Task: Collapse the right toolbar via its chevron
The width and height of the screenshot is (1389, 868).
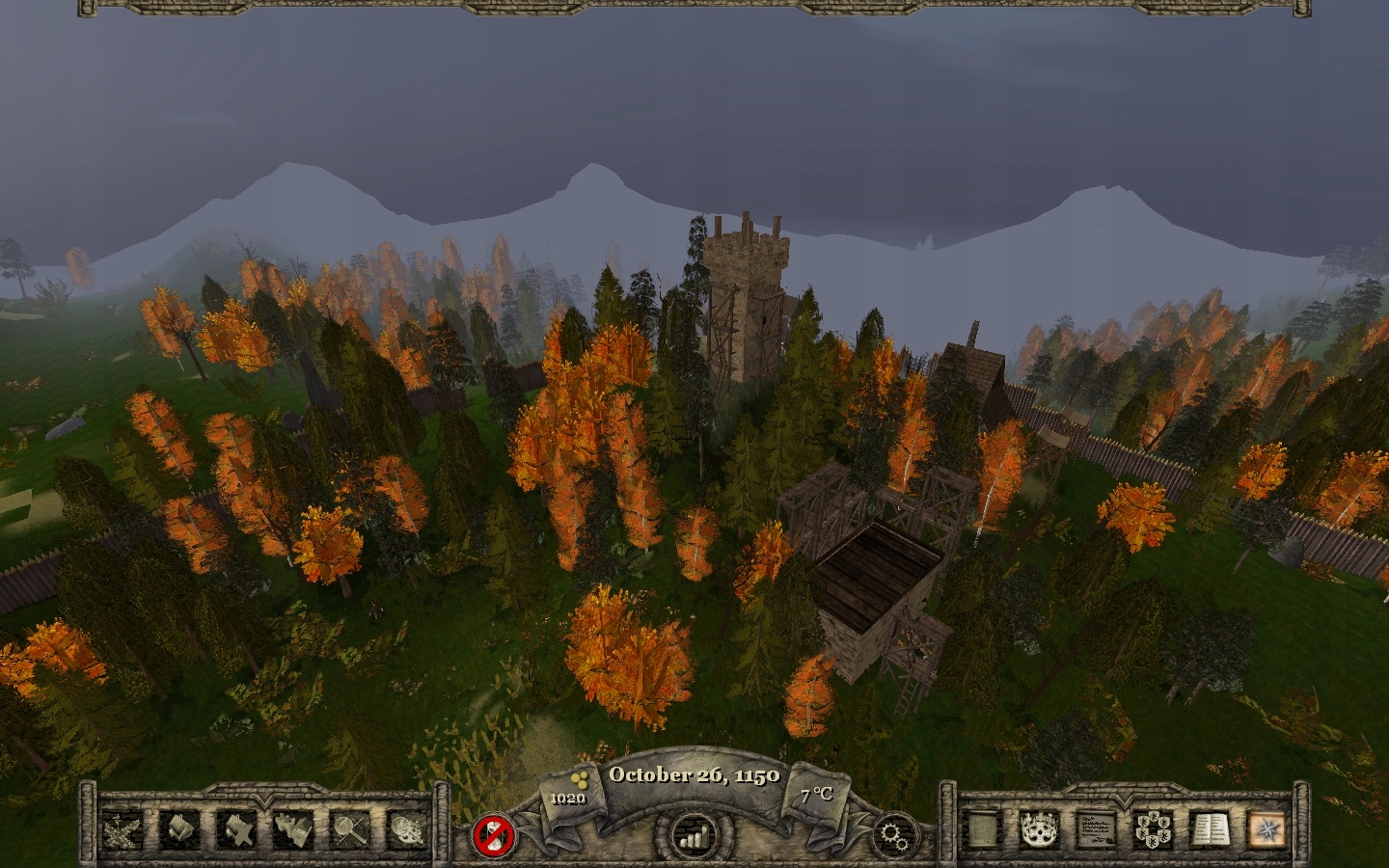Action: 1126,802
